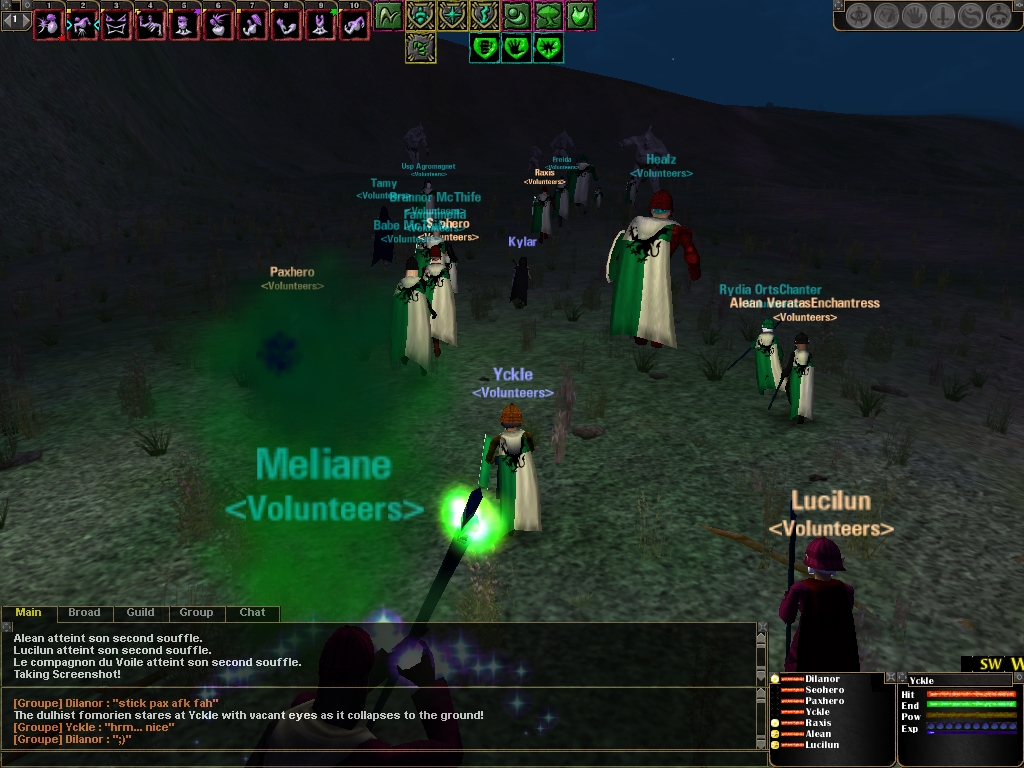Image resolution: width=1024 pixels, height=768 pixels.
Task: Select the green fist buff icon
Action: 484,47
